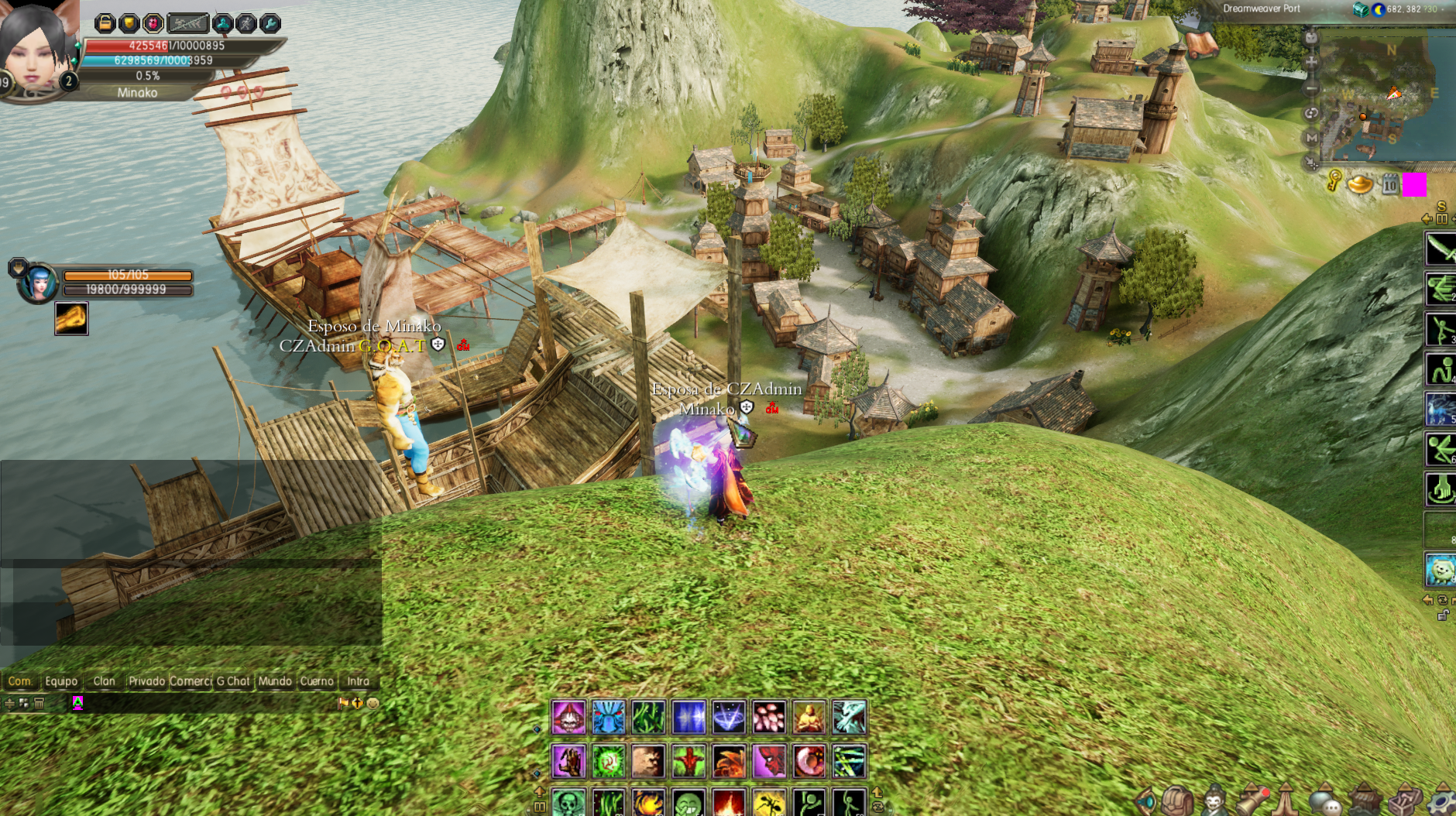This screenshot has height=816, width=1456.
Task: Select the Privado chat tab
Action: tap(147, 681)
